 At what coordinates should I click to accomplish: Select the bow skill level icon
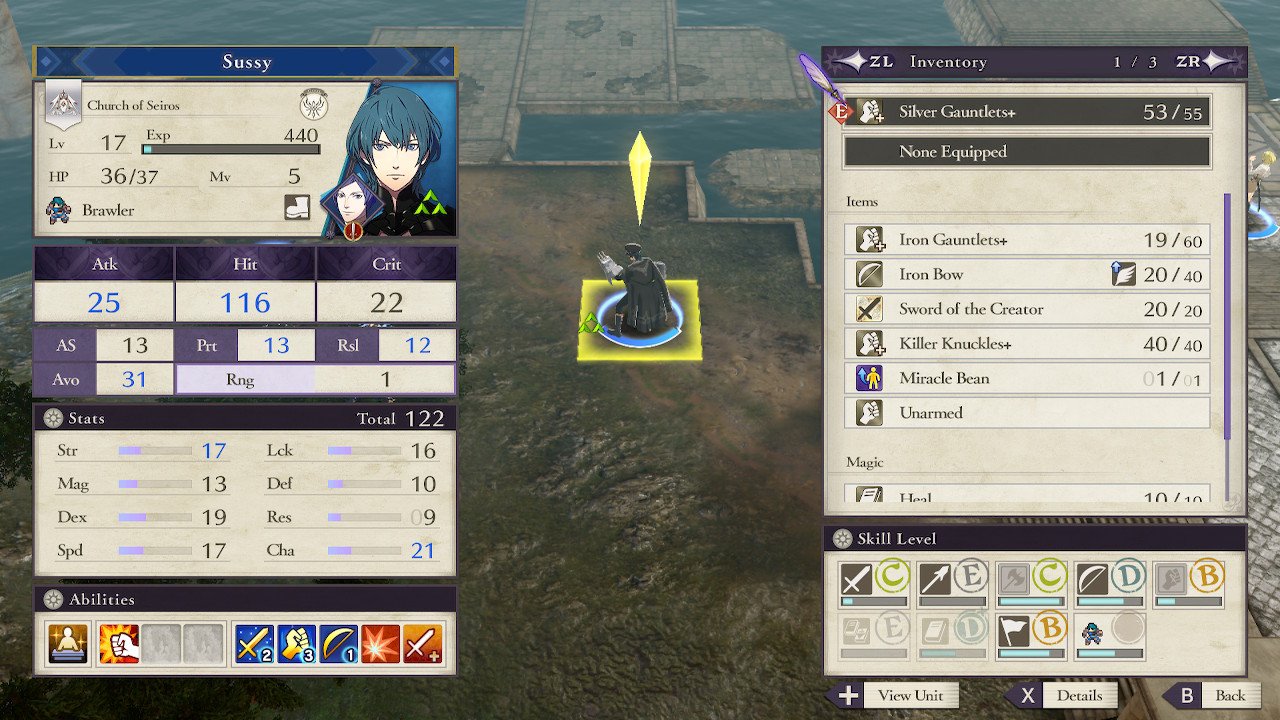(1092, 579)
